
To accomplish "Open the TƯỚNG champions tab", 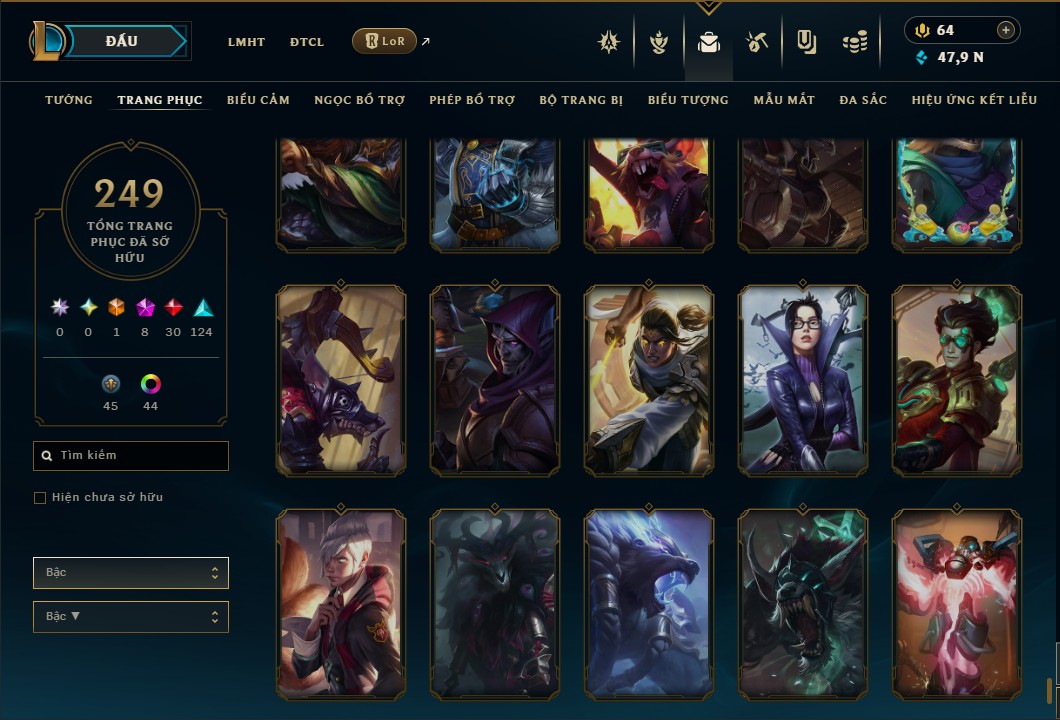I will (69, 100).
